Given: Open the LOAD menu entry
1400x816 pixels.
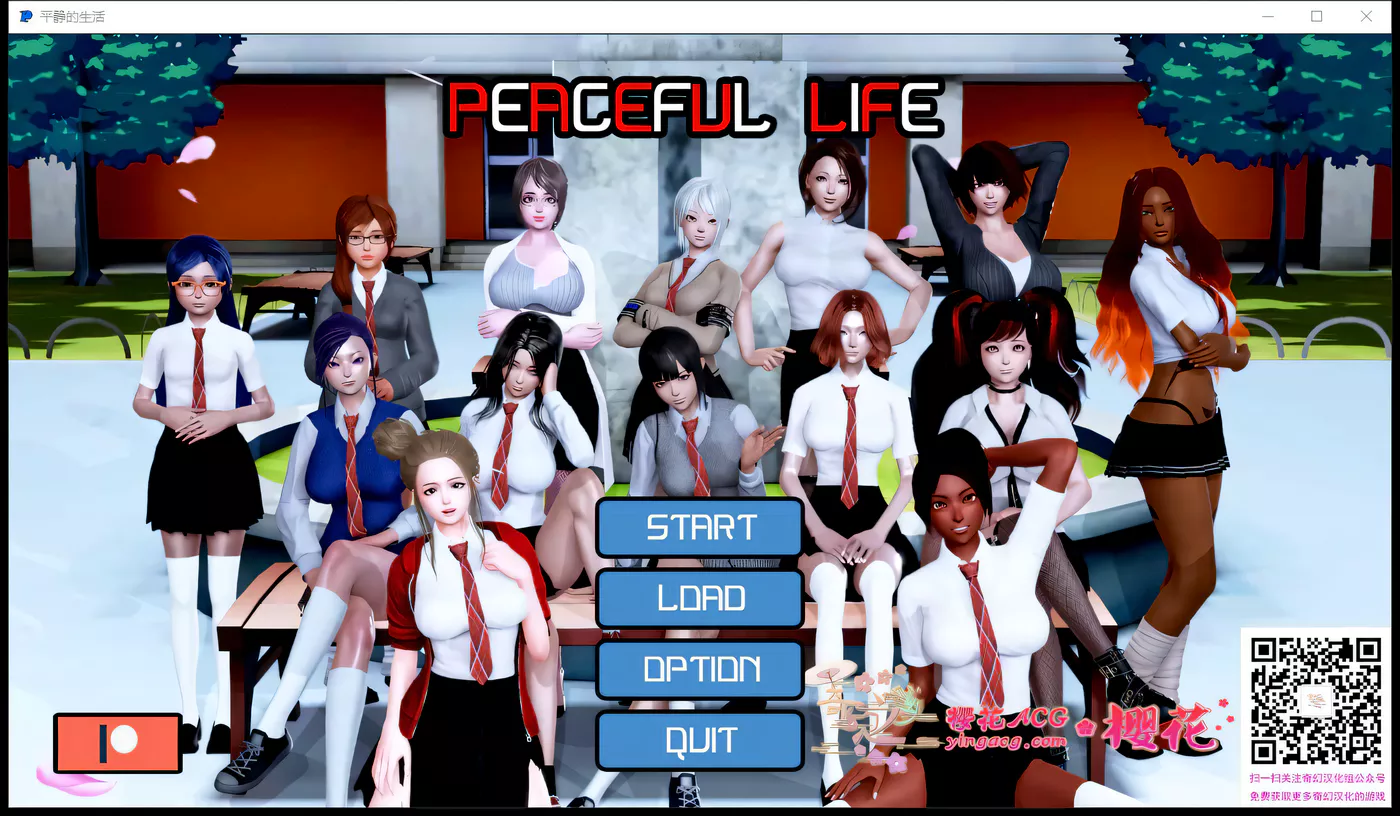Looking at the screenshot, I should tap(699, 598).
